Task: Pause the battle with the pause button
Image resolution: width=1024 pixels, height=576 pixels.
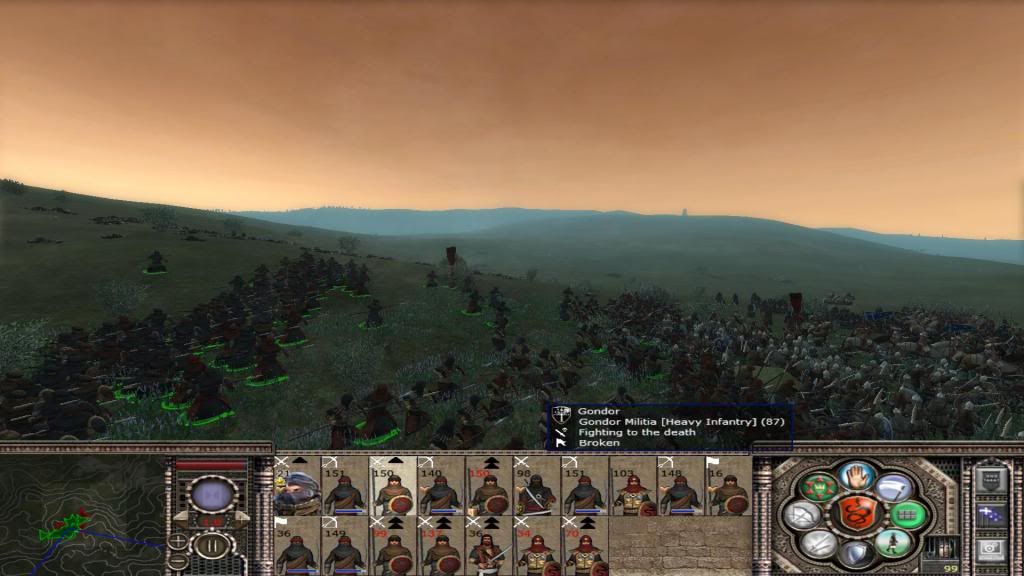Action: click(212, 547)
